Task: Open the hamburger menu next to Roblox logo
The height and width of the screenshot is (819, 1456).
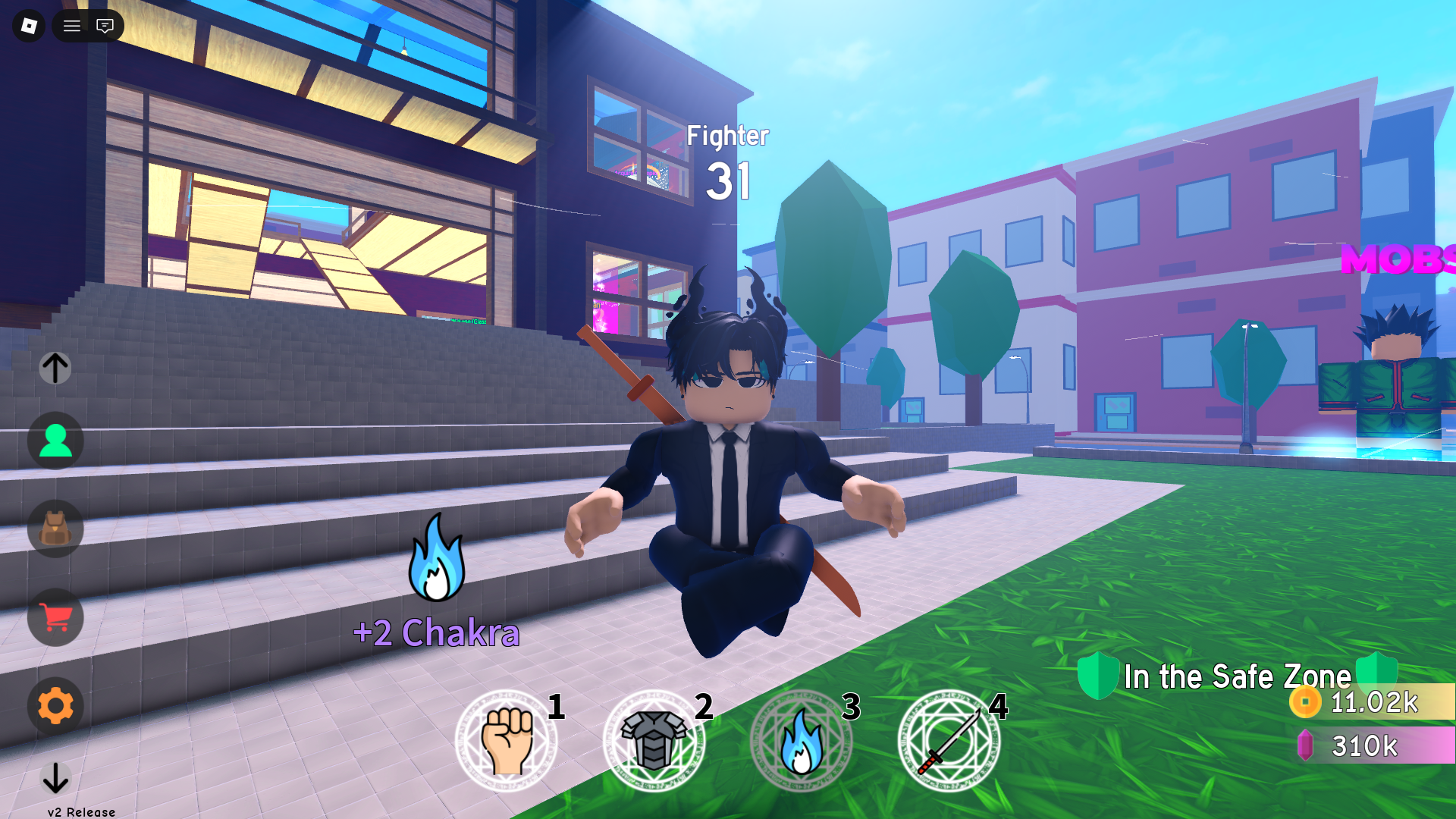Action: (x=72, y=26)
